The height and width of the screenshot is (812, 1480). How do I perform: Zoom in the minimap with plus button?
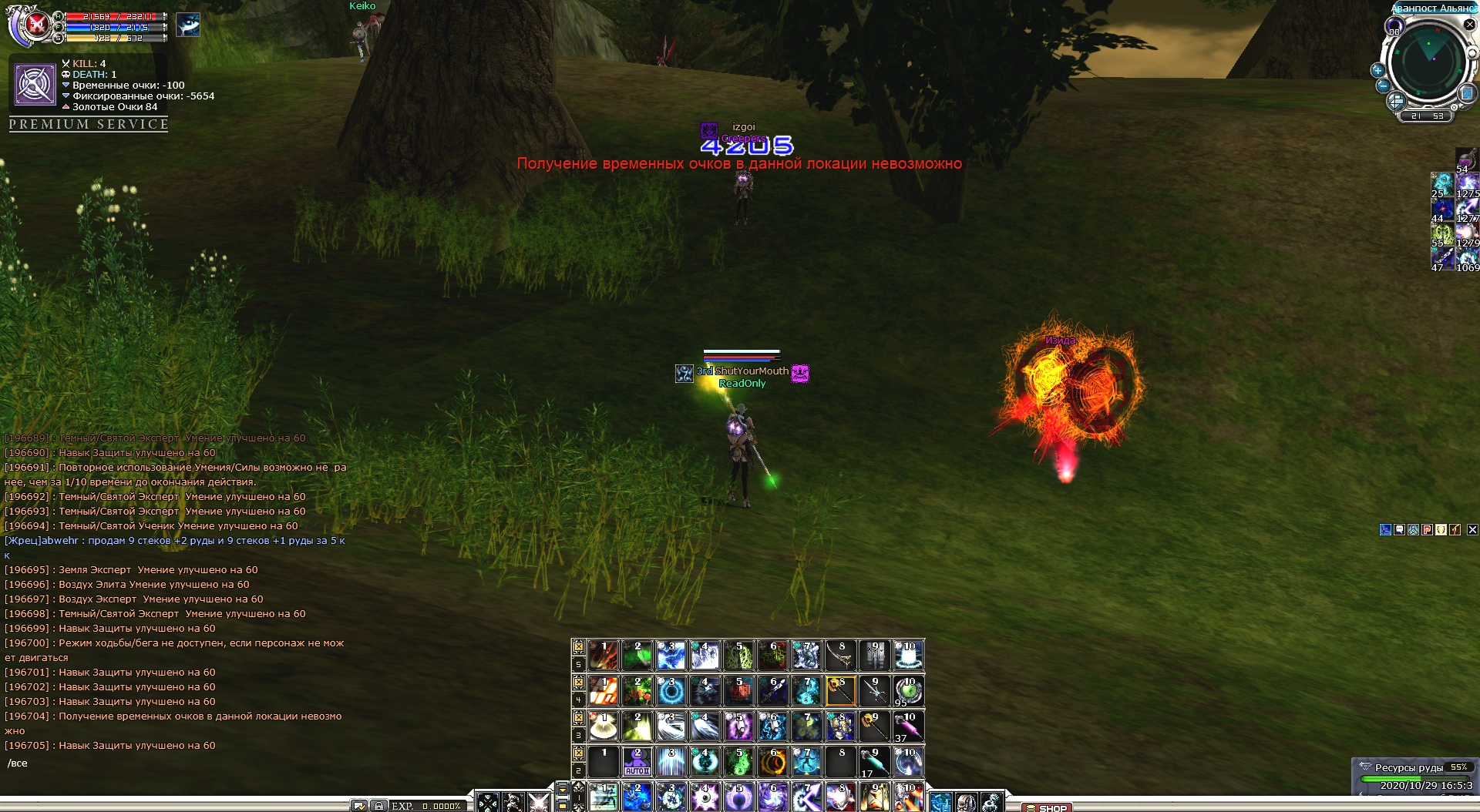click(1377, 70)
